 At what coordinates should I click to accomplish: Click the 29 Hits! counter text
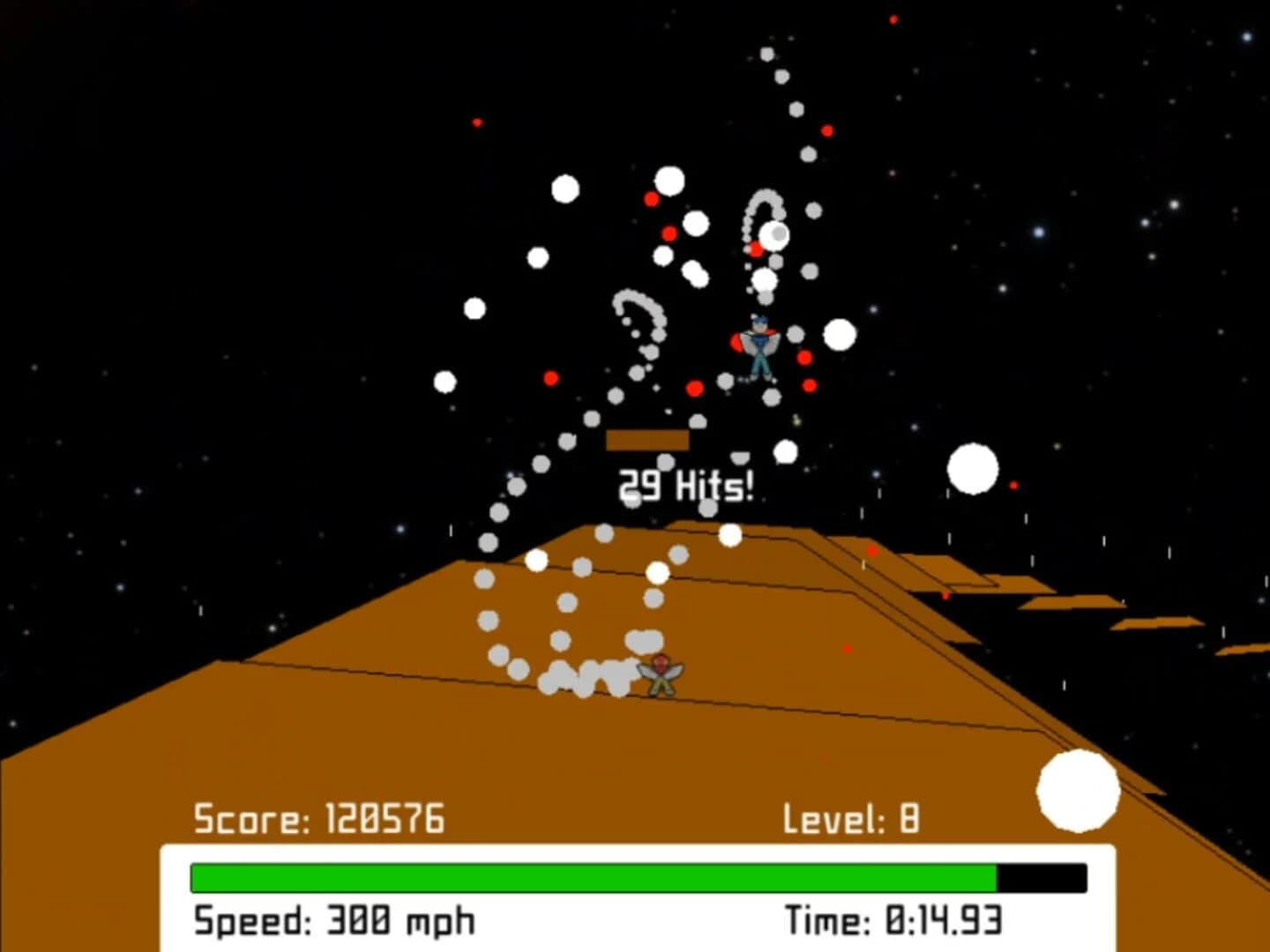(686, 487)
